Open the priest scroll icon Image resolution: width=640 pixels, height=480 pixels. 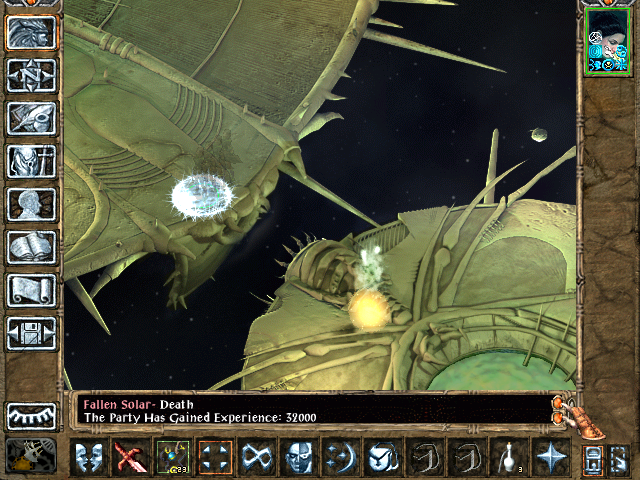pyautogui.click(x=31, y=290)
